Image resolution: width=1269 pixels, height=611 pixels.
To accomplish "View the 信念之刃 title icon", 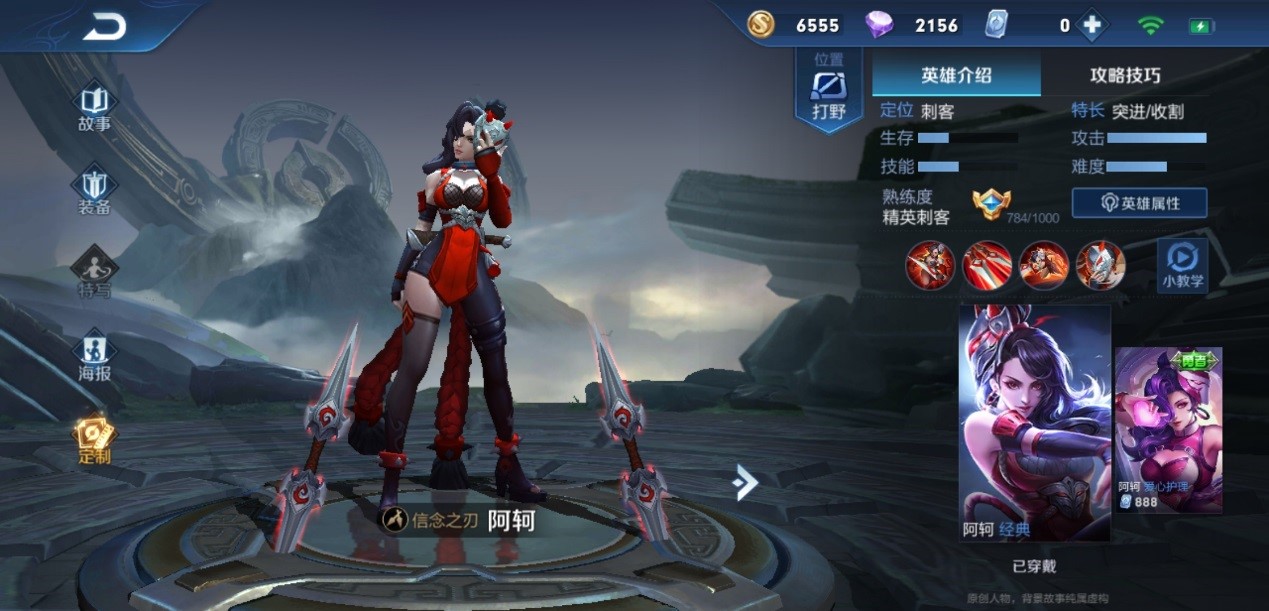I will point(396,520).
